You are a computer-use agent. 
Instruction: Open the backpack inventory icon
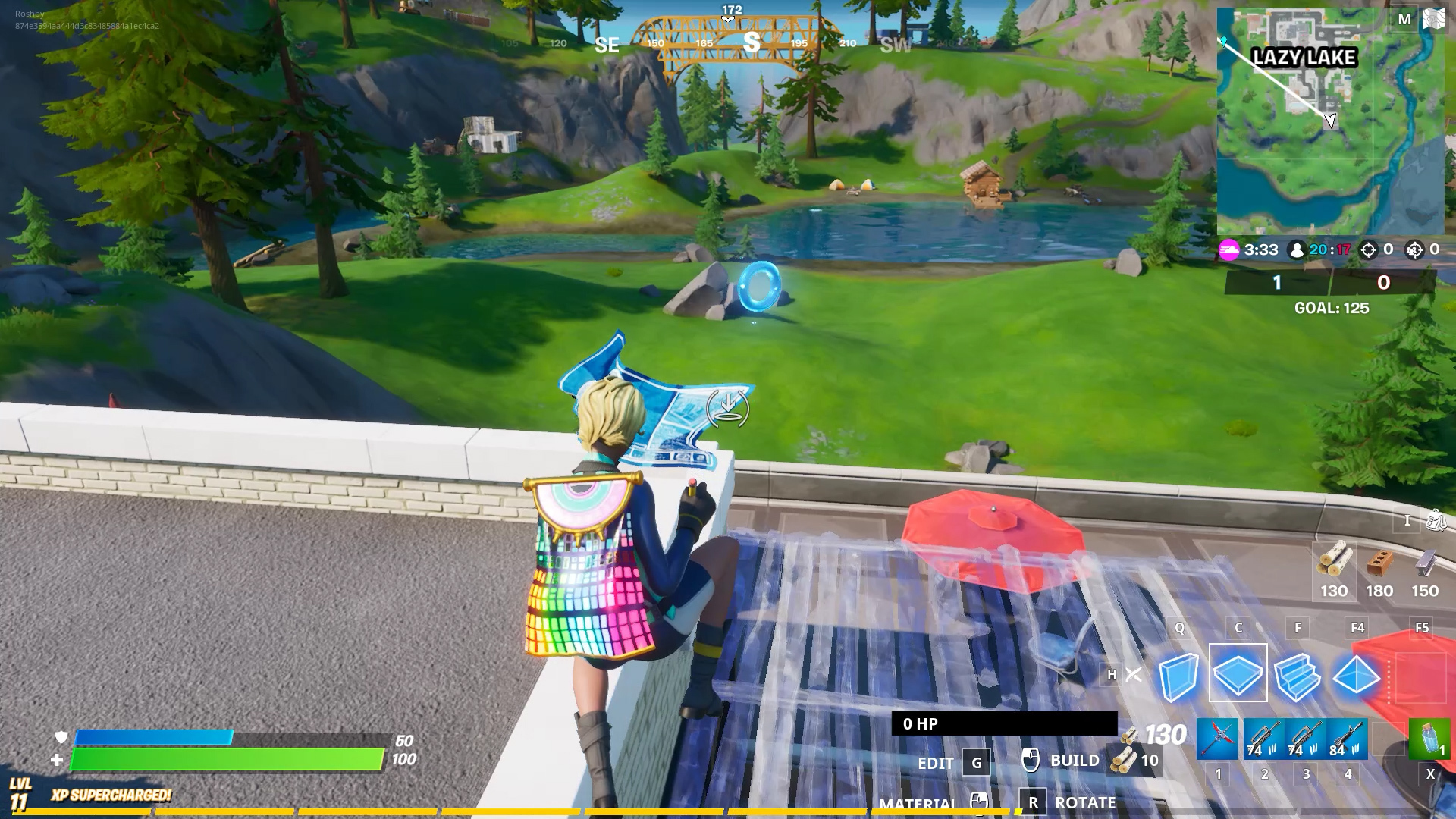pos(1436,520)
